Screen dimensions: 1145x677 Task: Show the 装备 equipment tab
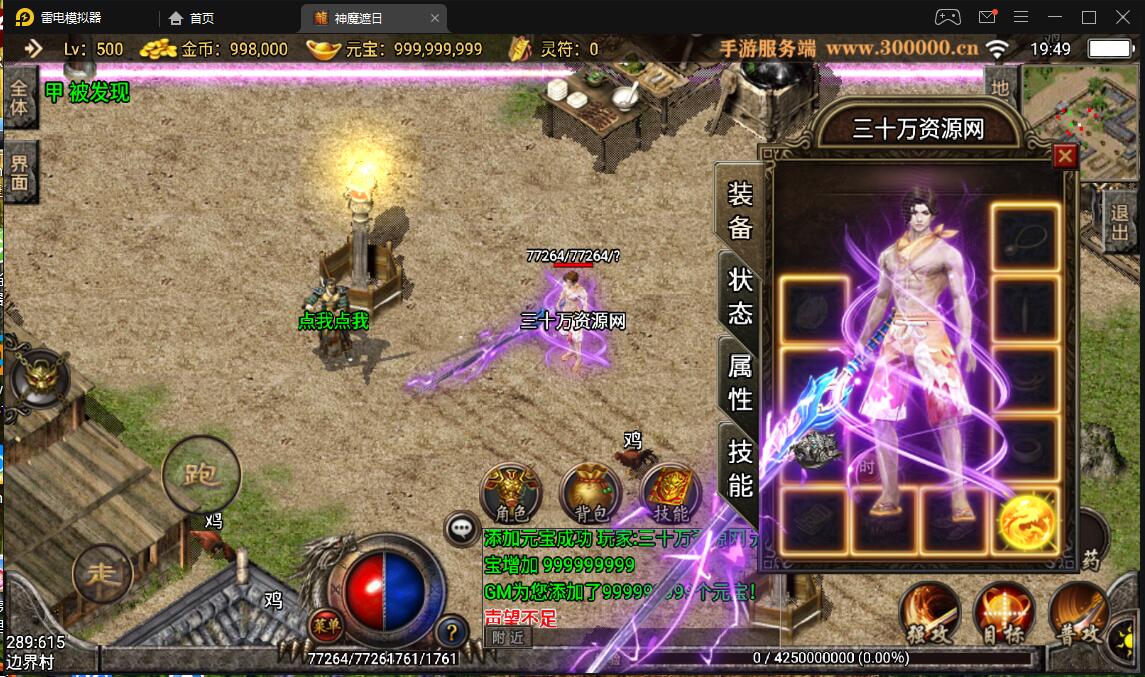coord(740,211)
